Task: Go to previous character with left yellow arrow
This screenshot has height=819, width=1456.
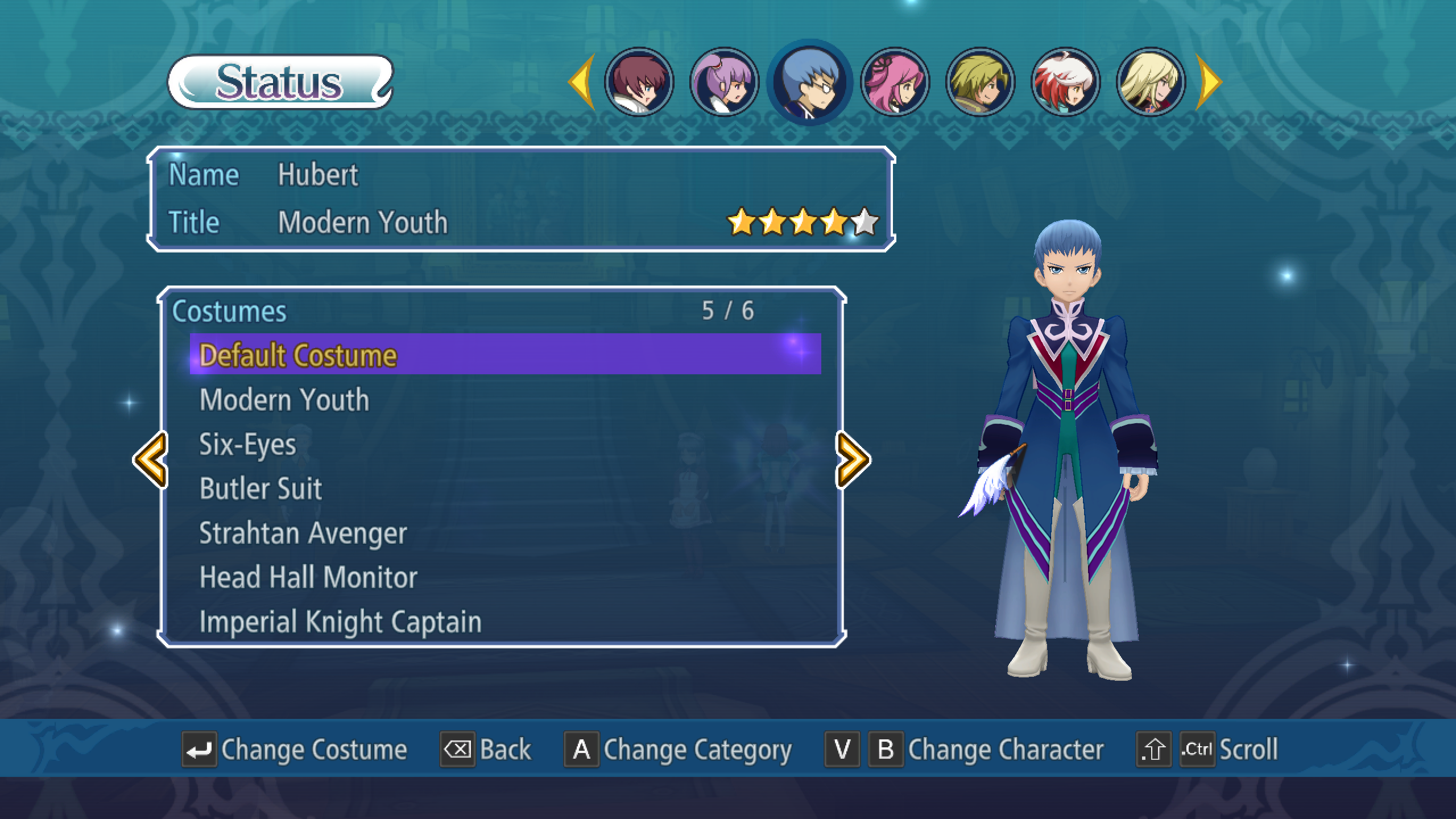Action: 582,82
